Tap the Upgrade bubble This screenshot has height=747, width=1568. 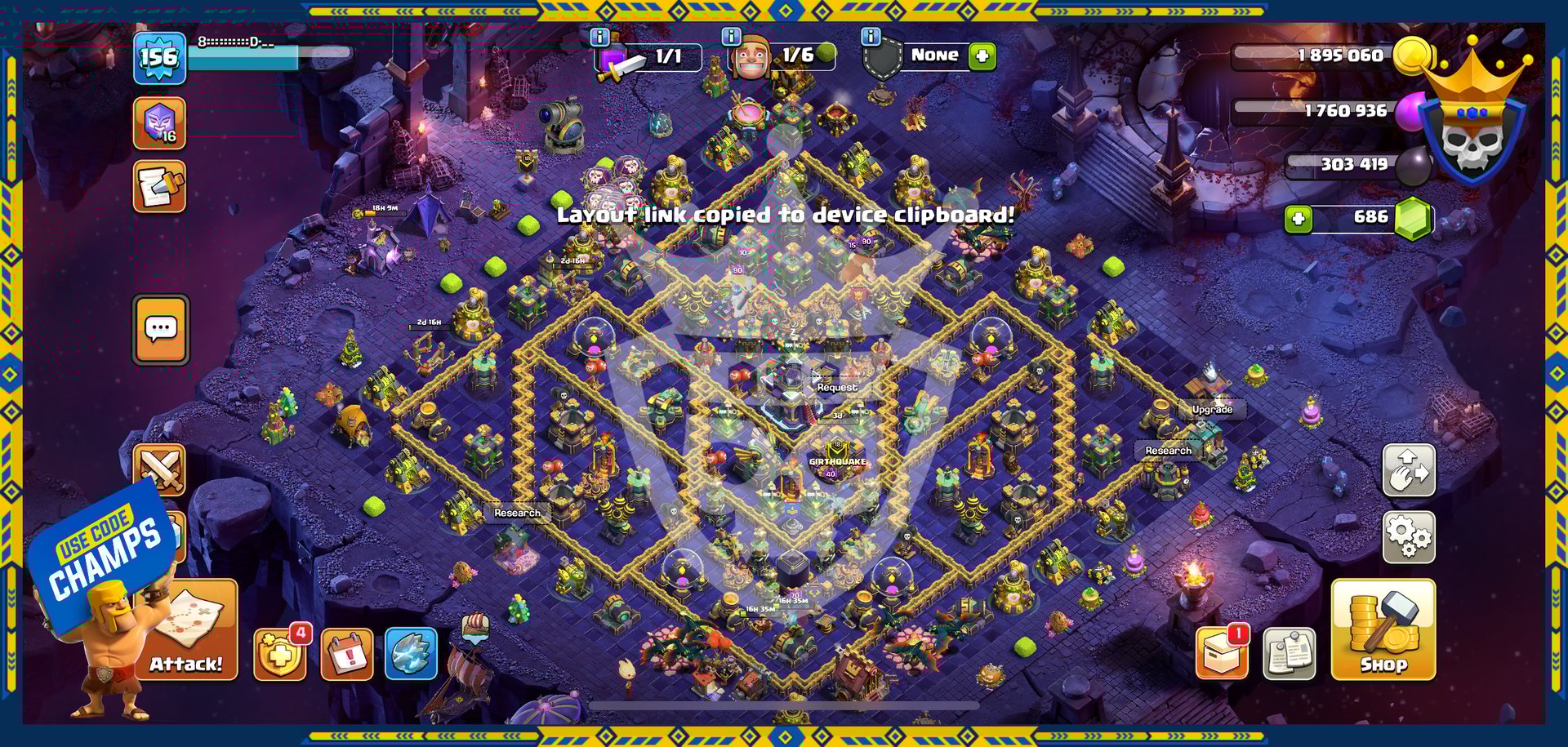[1212, 409]
